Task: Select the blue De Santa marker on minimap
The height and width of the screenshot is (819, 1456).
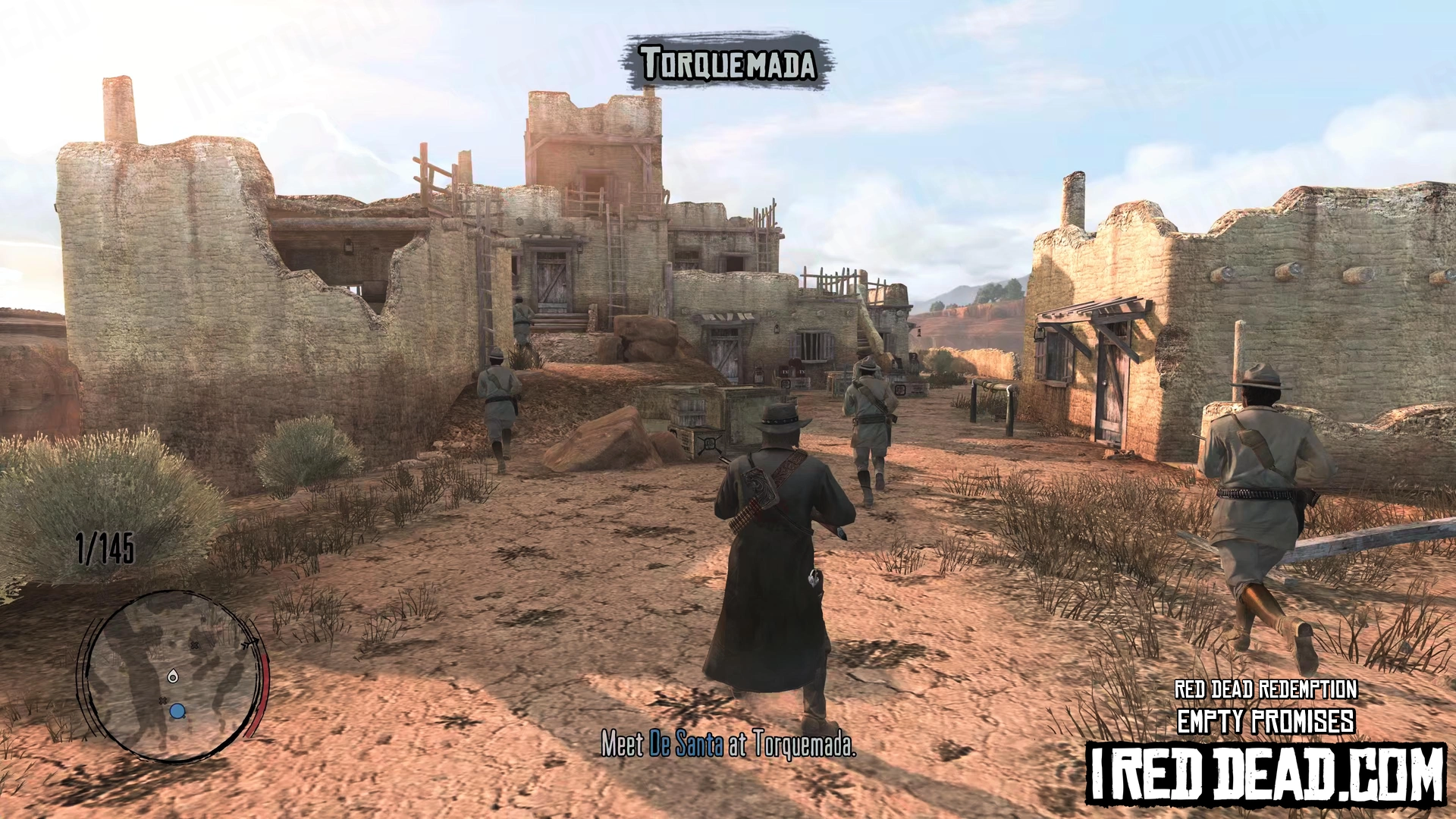Action: click(x=177, y=711)
